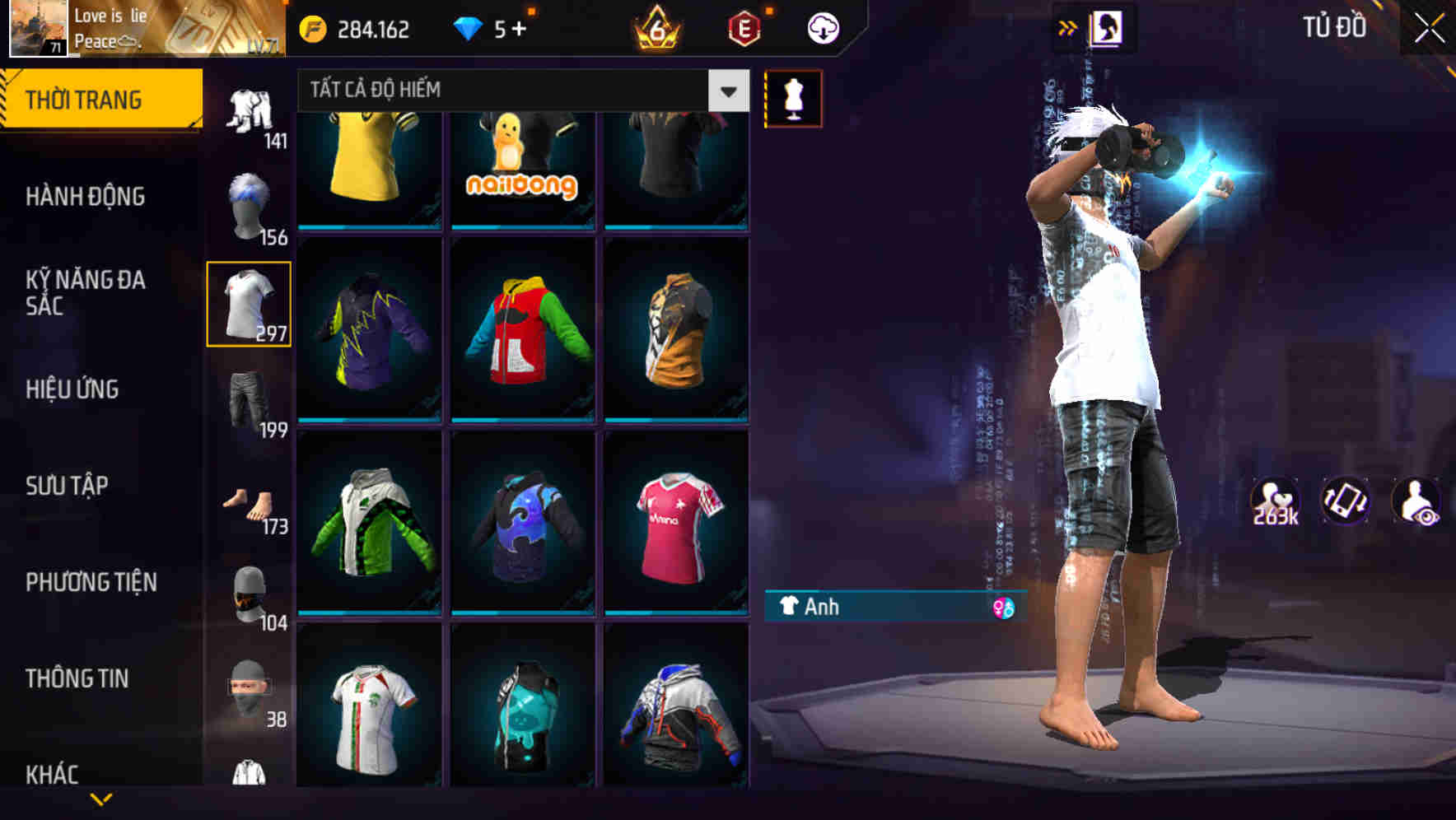
Task: Select the pants category icon with count 199
Action: tap(247, 401)
